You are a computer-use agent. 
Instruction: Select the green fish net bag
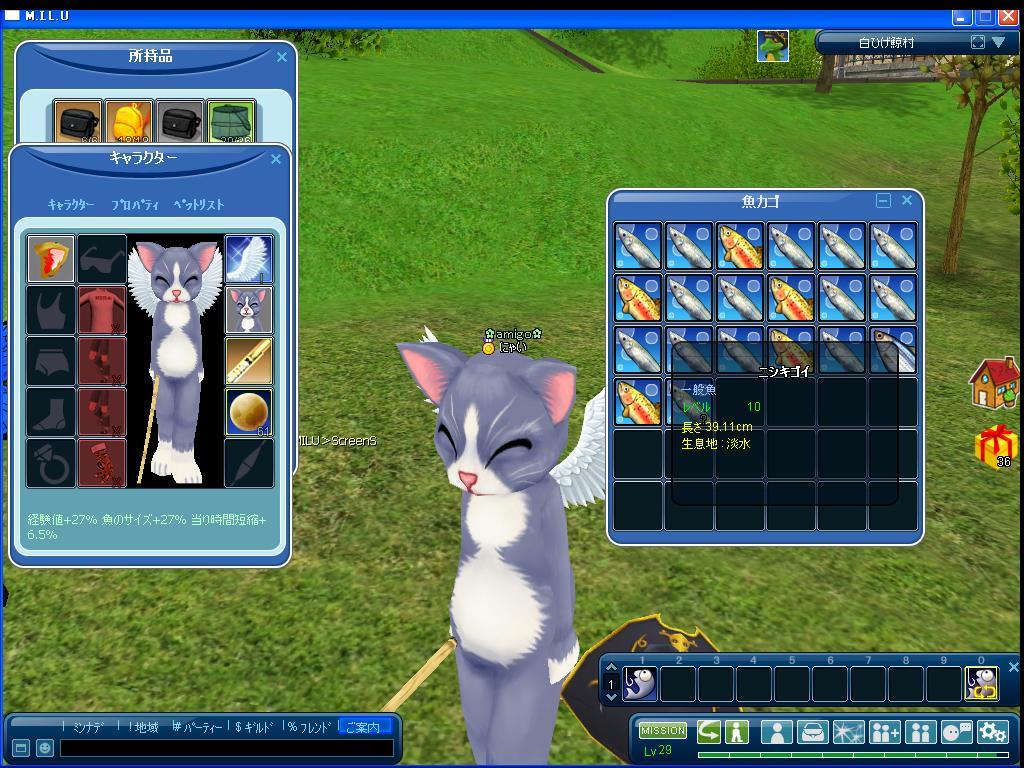[232, 123]
